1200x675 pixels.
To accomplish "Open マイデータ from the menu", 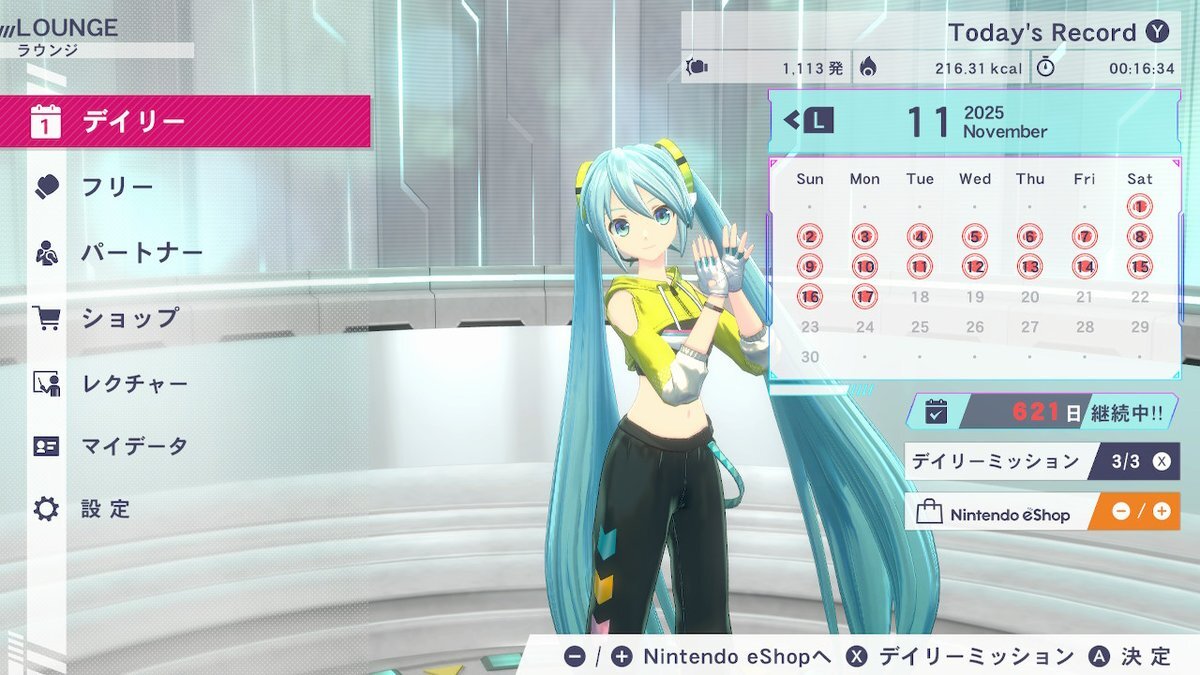I will point(185,446).
